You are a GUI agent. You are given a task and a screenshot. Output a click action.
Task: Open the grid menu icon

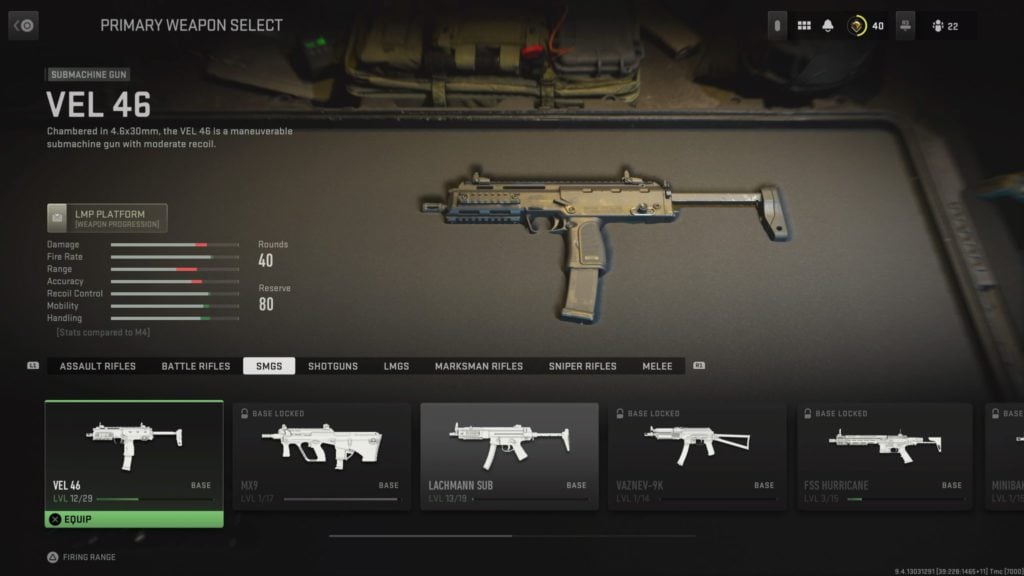[804, 25]
